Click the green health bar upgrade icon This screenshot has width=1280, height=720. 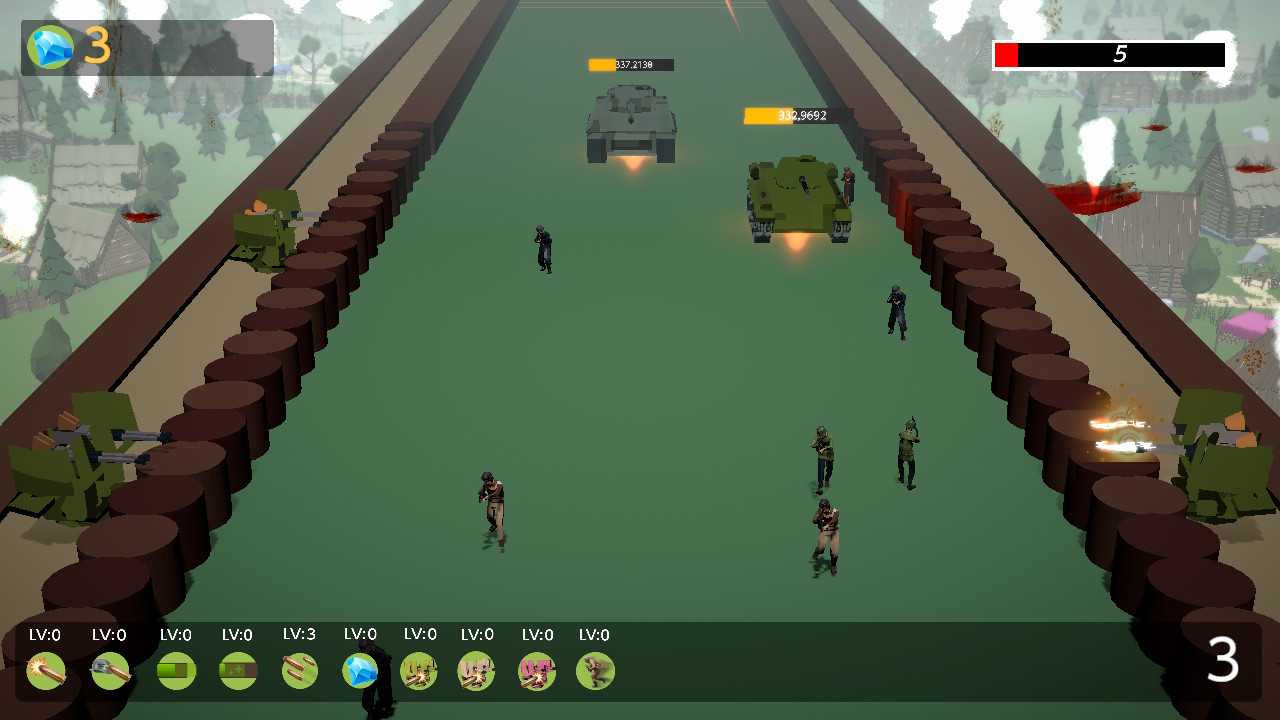[x=175, y=671]
